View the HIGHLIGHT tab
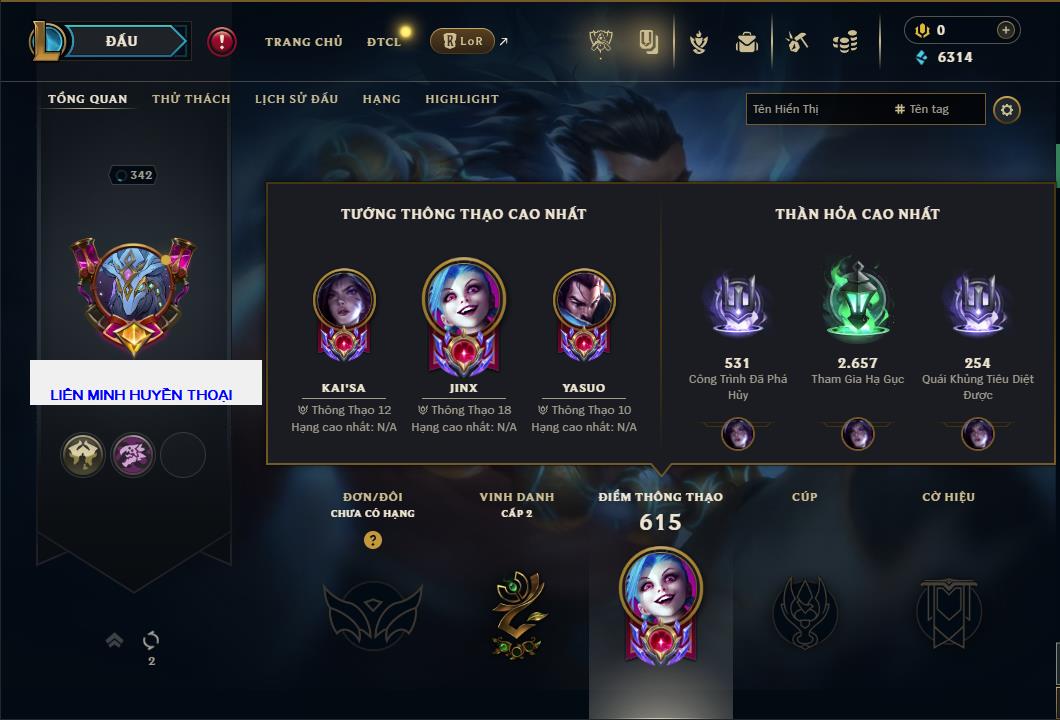This screenshot has width=1060, height=720. point(461,99)
